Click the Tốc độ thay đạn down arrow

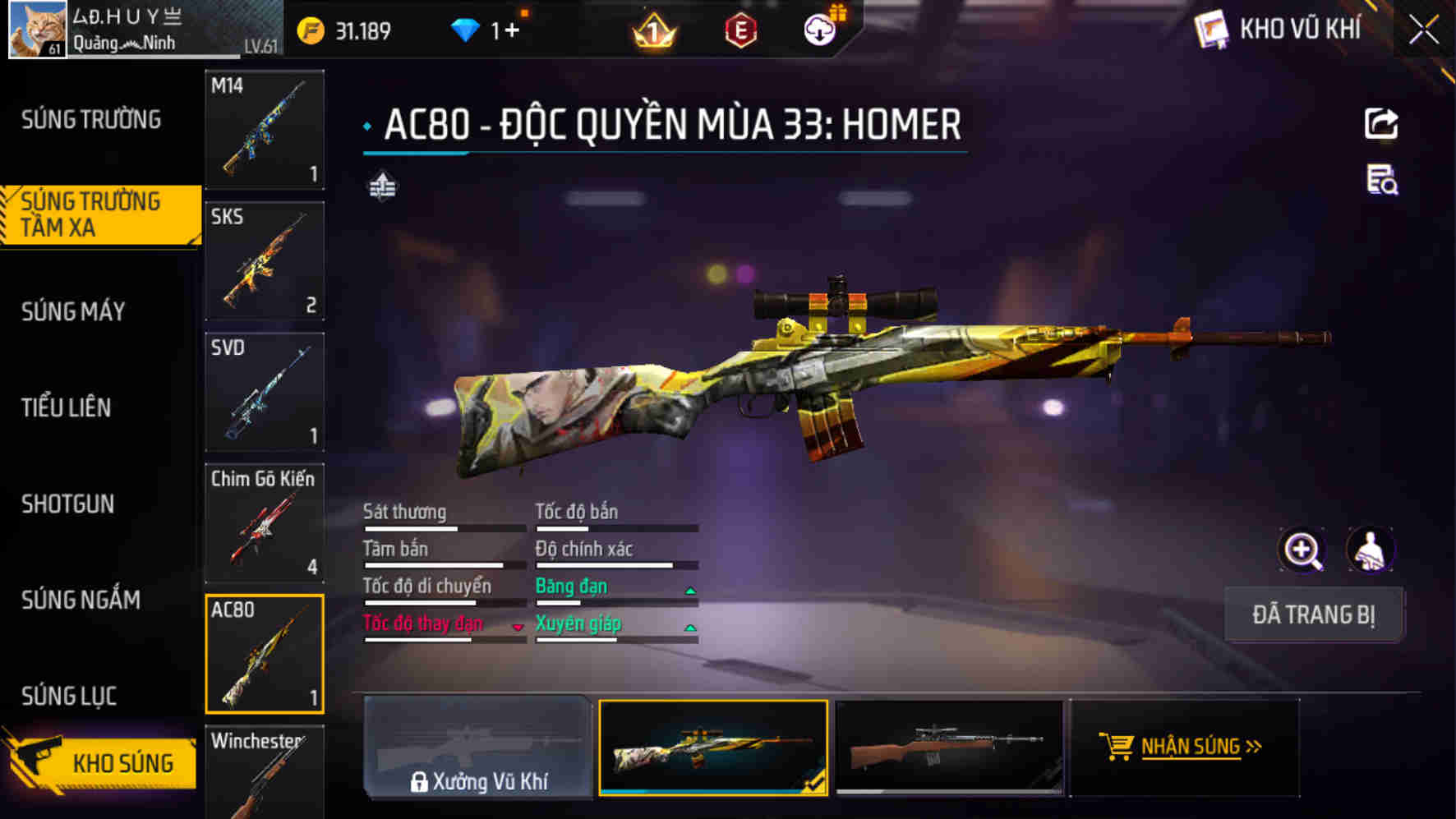[x=518, y=626]
